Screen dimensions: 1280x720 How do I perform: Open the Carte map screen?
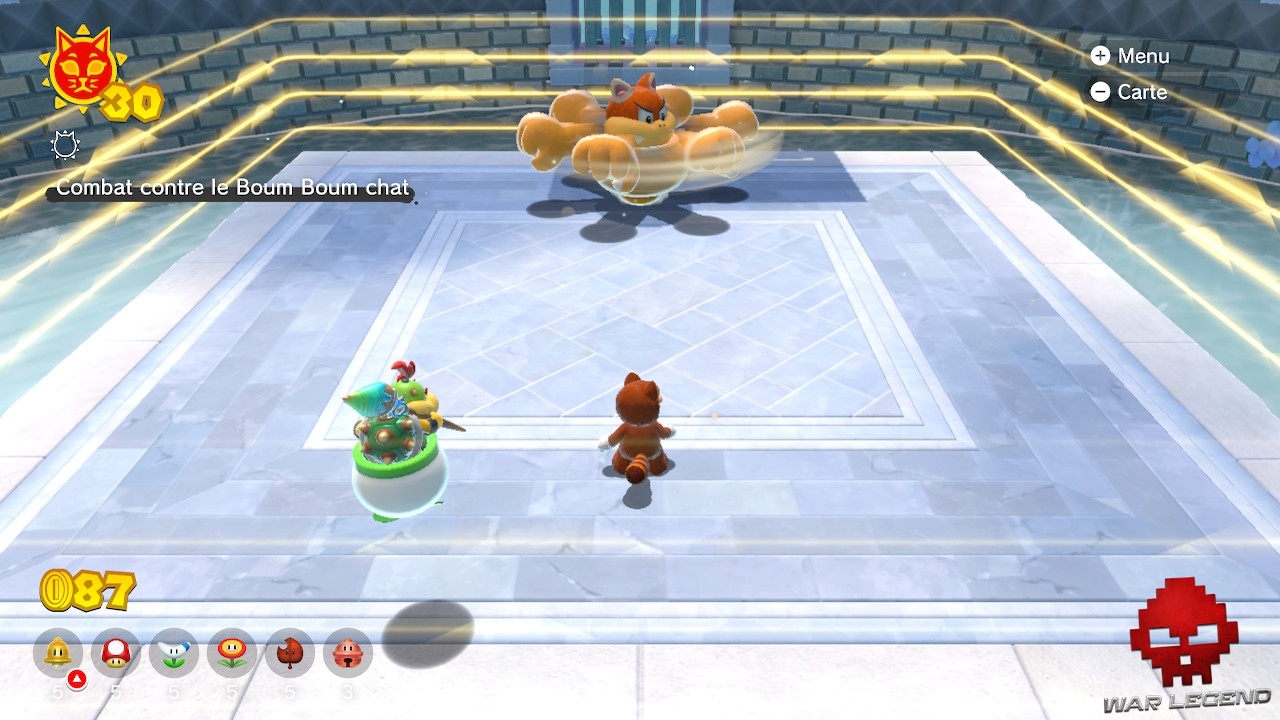point(1143,92)
